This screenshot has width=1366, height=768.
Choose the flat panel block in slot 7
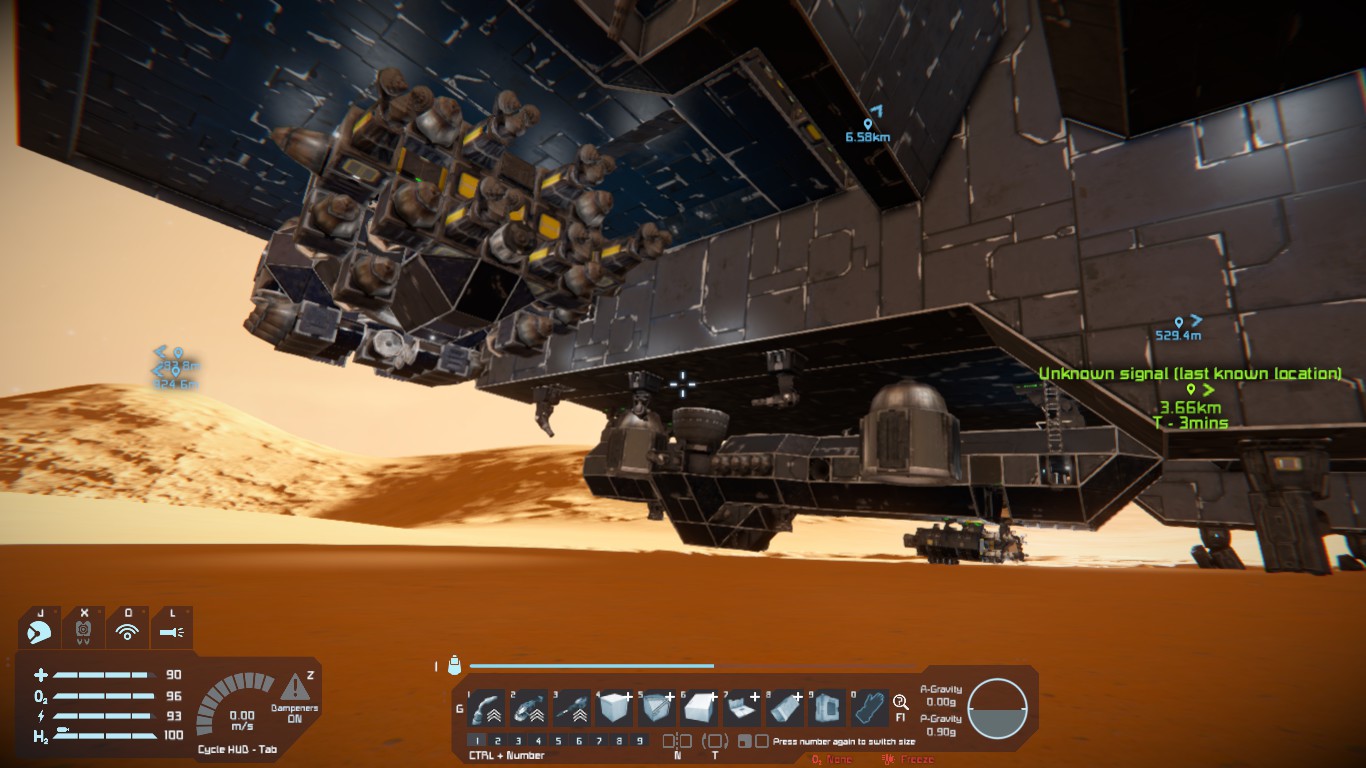(x=741, y=709)
